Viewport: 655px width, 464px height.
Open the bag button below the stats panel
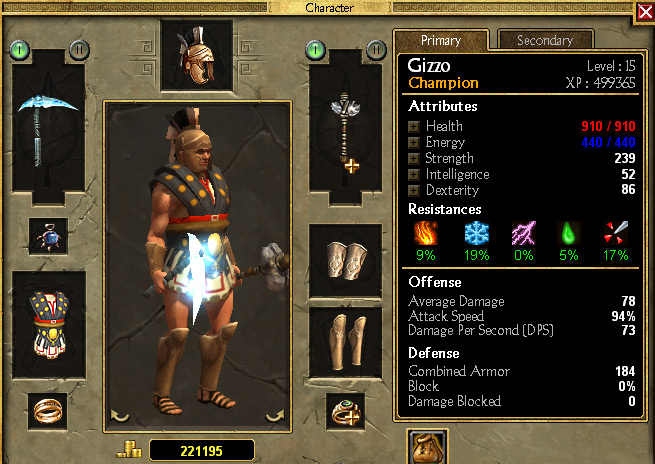(427, 449)
